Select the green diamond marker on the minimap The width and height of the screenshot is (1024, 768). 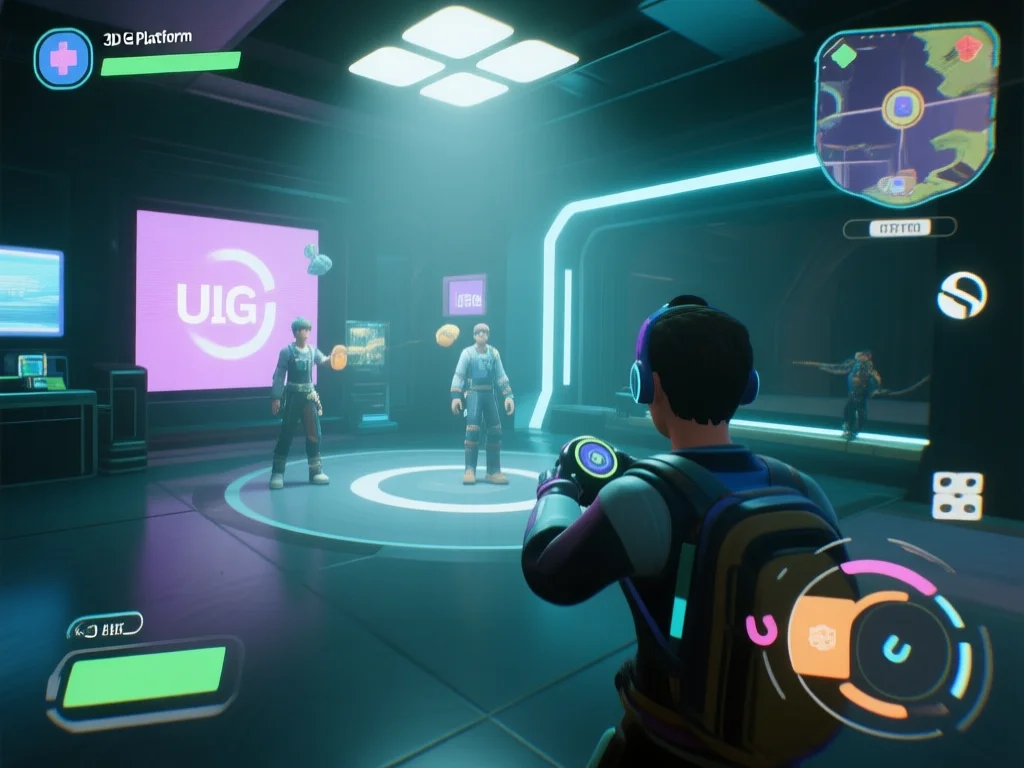[844, 54]
